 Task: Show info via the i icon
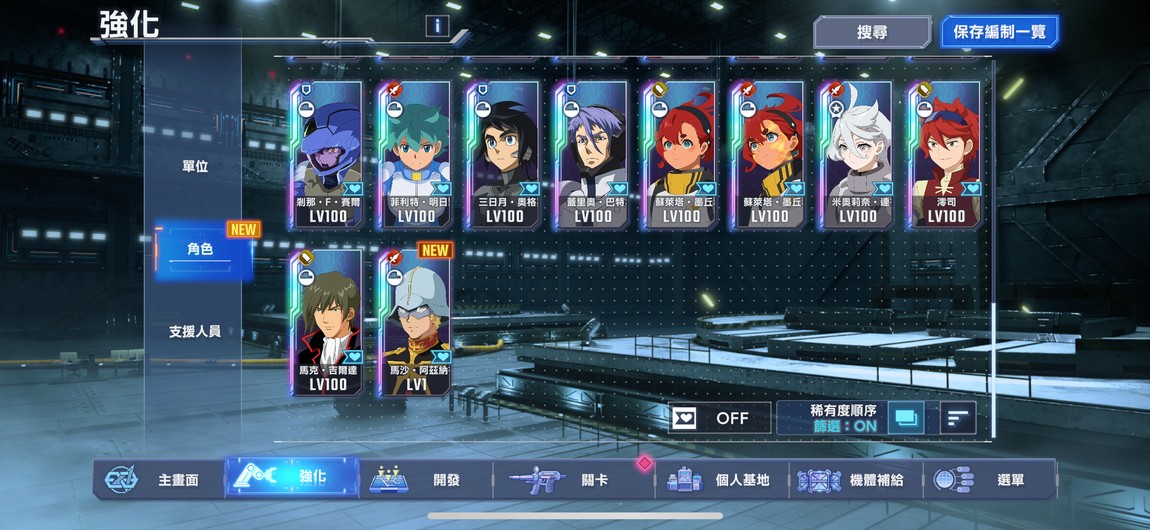click(x=437, y=26)
